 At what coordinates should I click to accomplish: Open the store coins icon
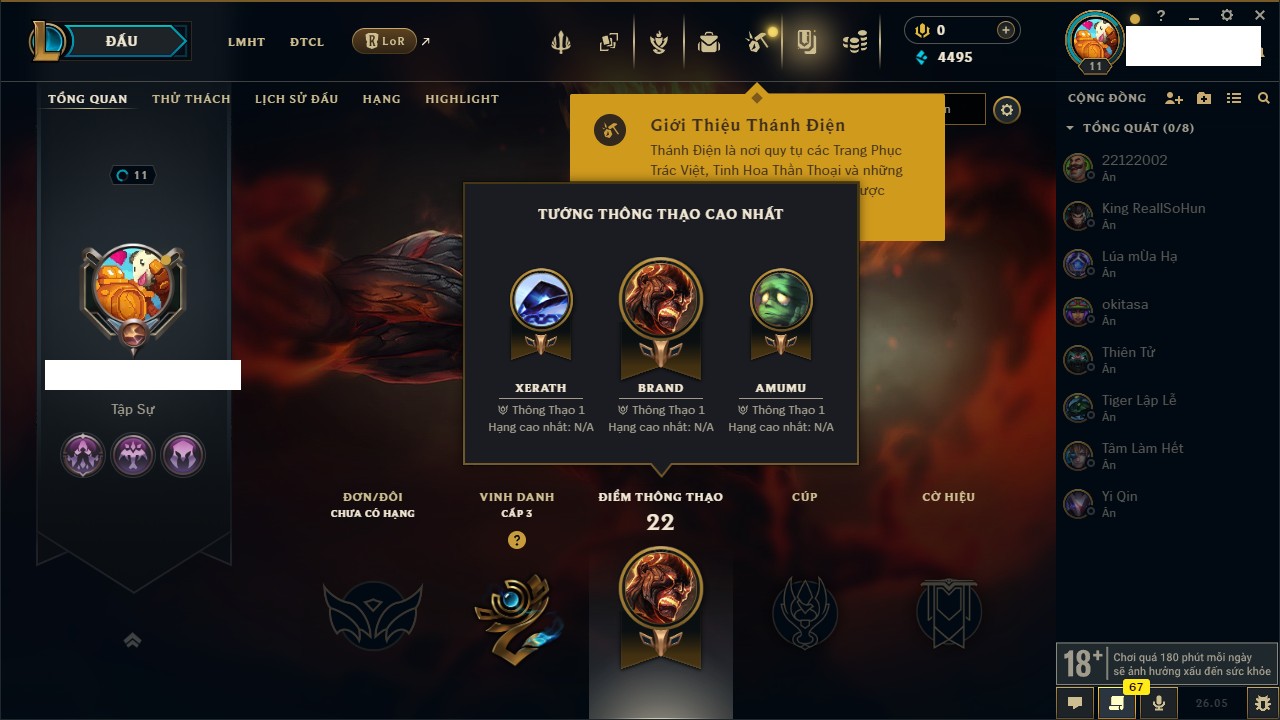[x=854, y=42]
